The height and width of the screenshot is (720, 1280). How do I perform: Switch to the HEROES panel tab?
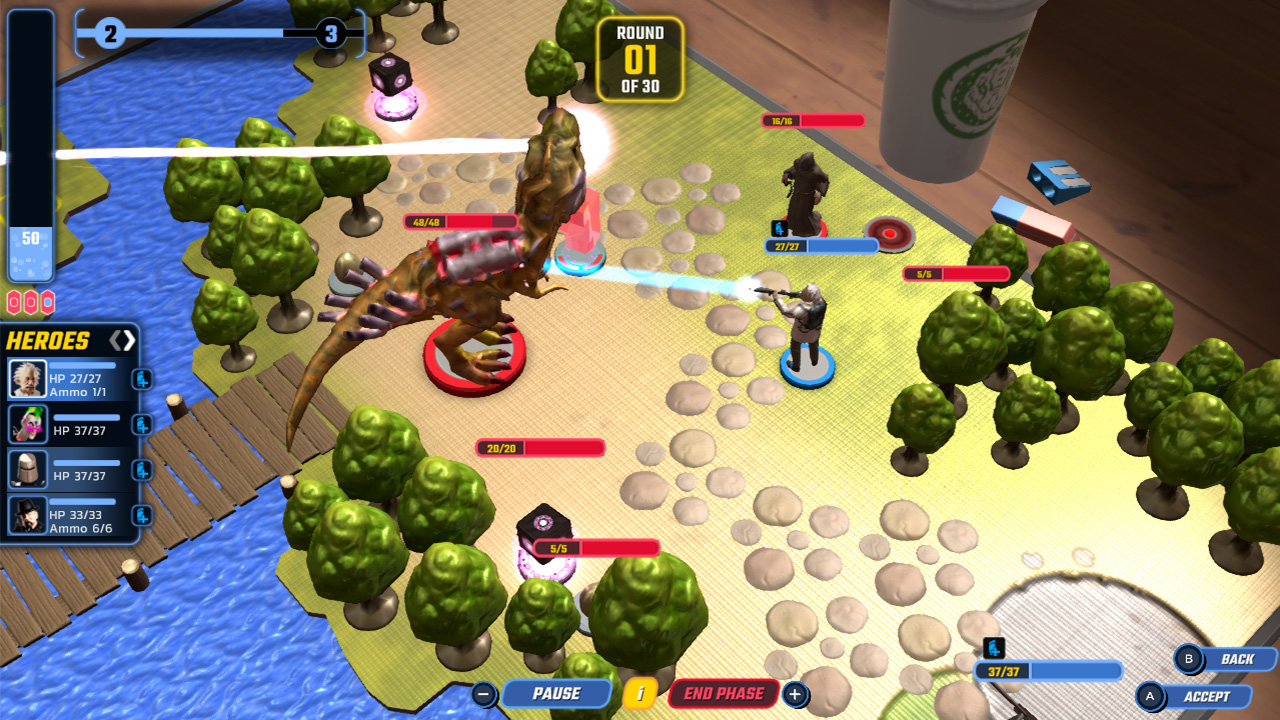[x=50, y=340]
